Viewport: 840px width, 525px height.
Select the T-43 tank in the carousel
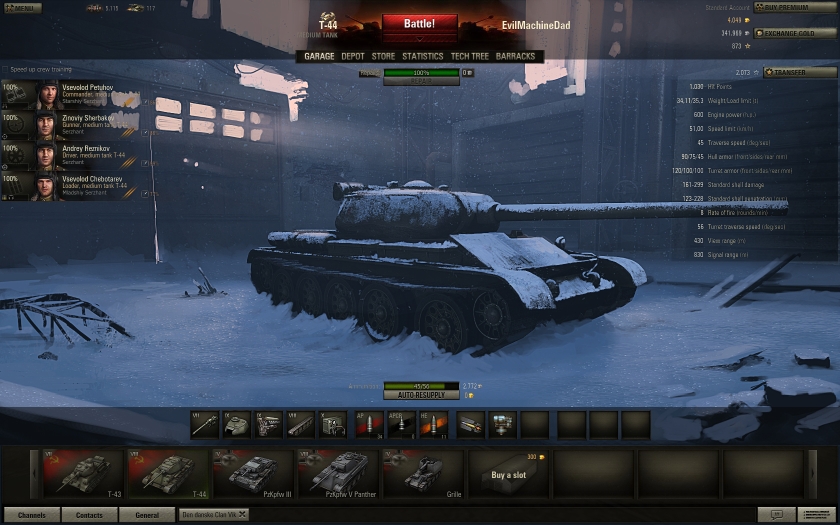83,473
